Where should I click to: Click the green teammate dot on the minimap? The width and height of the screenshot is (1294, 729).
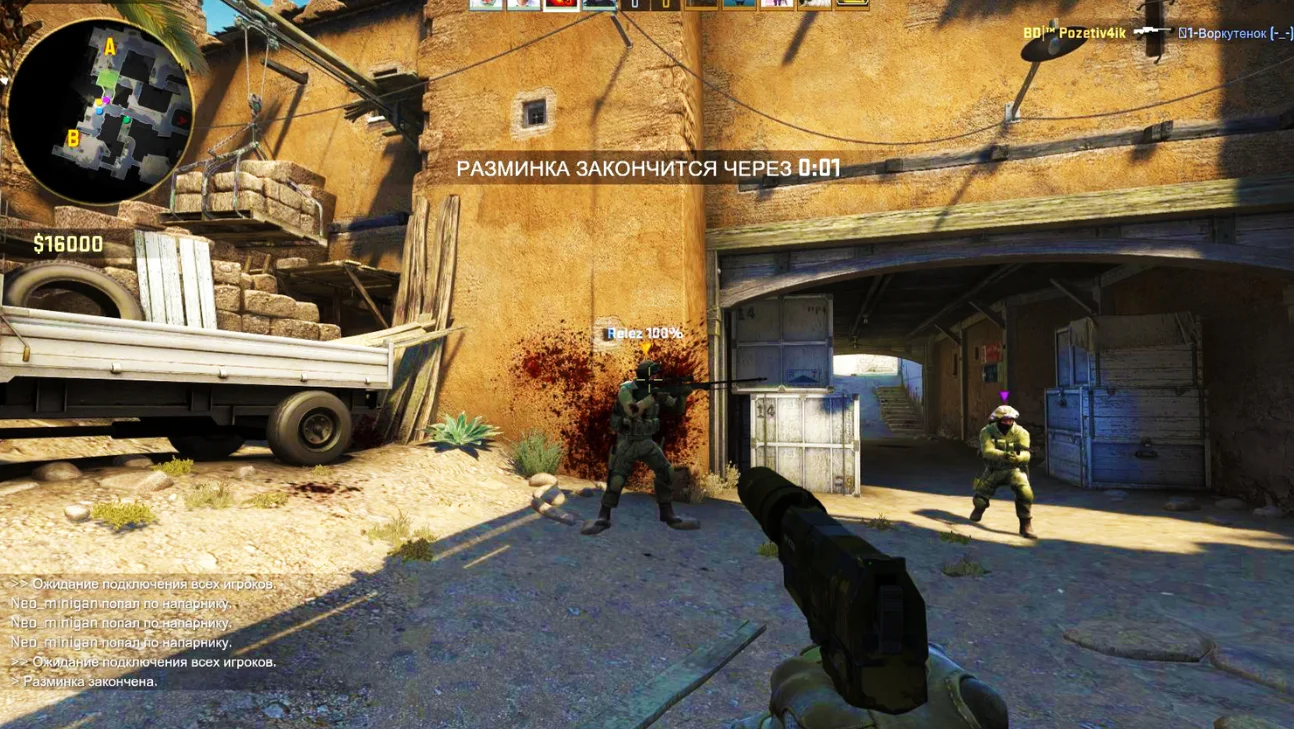point(127,120)
